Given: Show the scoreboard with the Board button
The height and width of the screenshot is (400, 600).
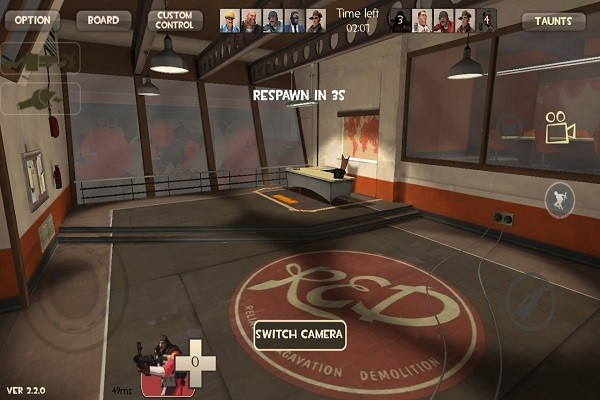Looking at the screenshot, I should 102,20.
